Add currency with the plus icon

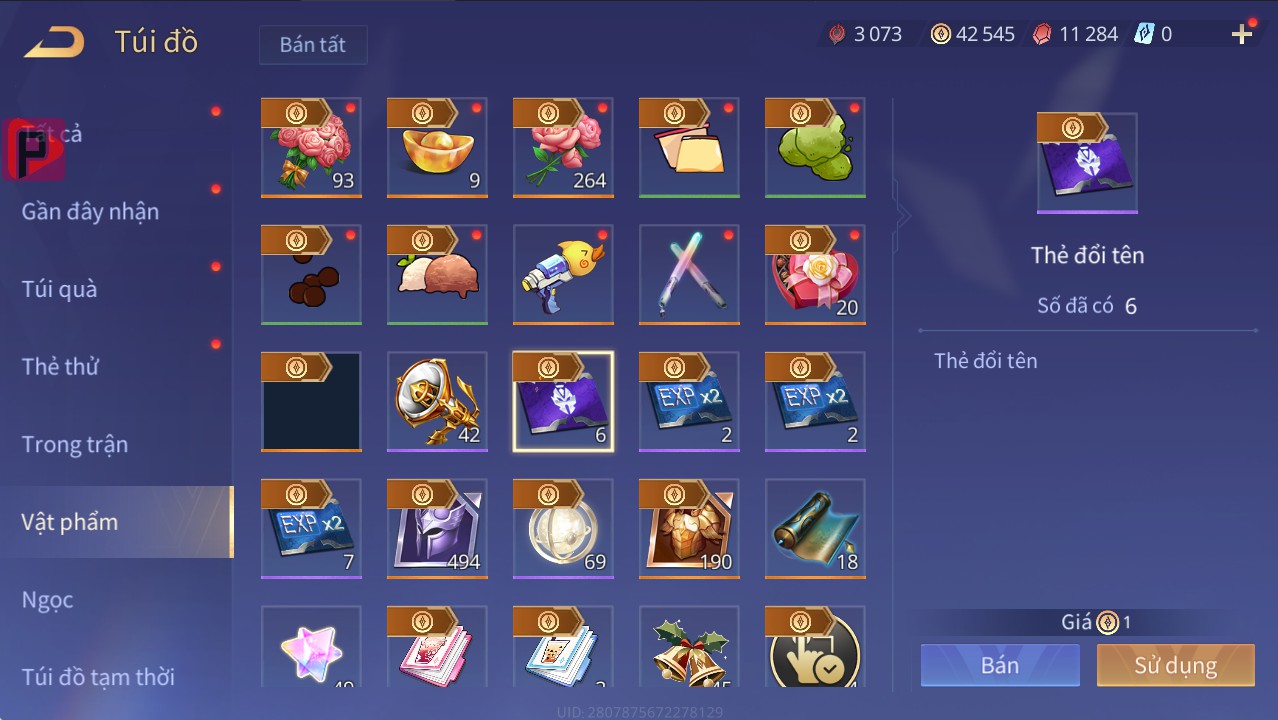pos(1242,35)
